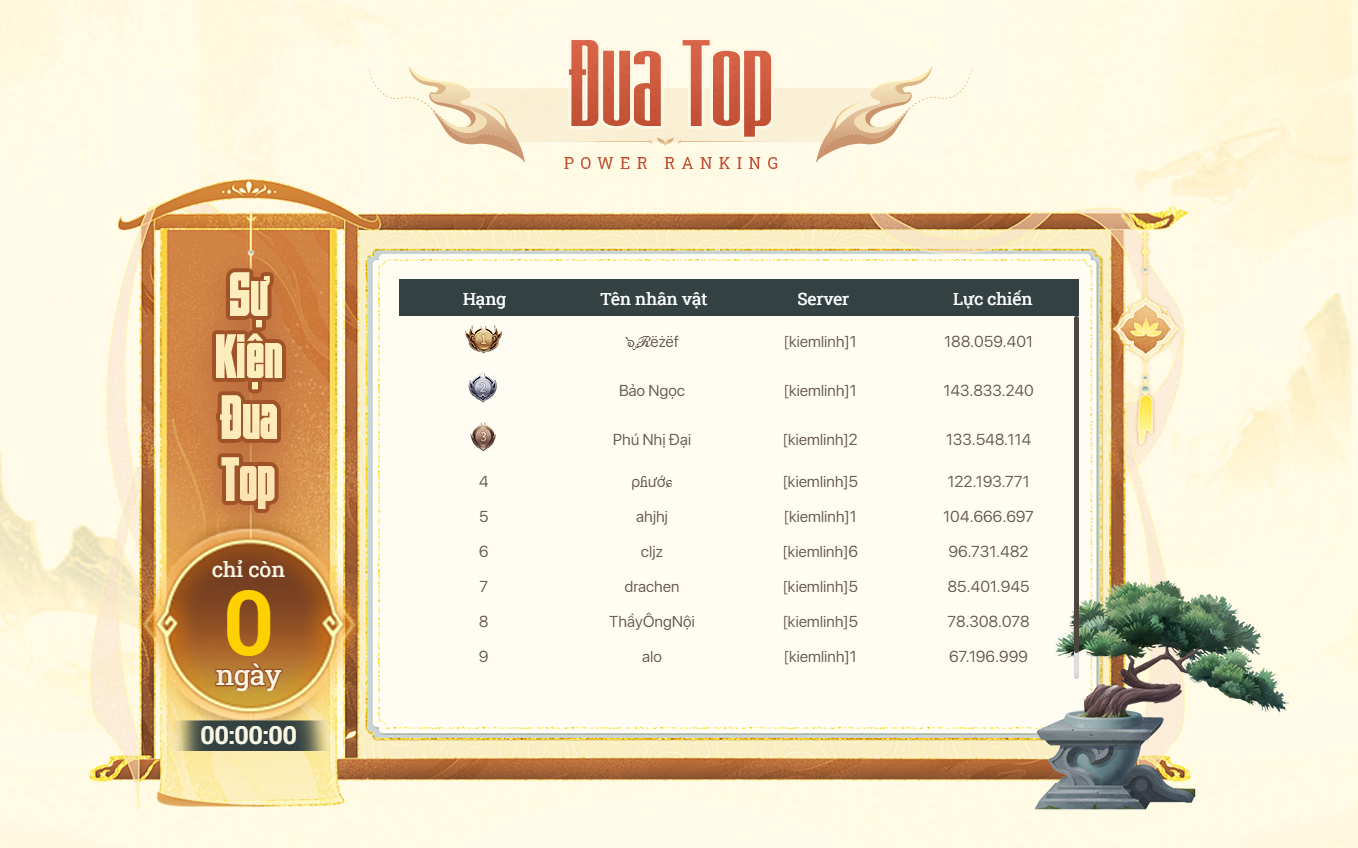This screenshot has height=848, width=1358.
Task: Click server label '[kiemlinh]2' for Phú Nhị Đại
Action: coord(820,440)
